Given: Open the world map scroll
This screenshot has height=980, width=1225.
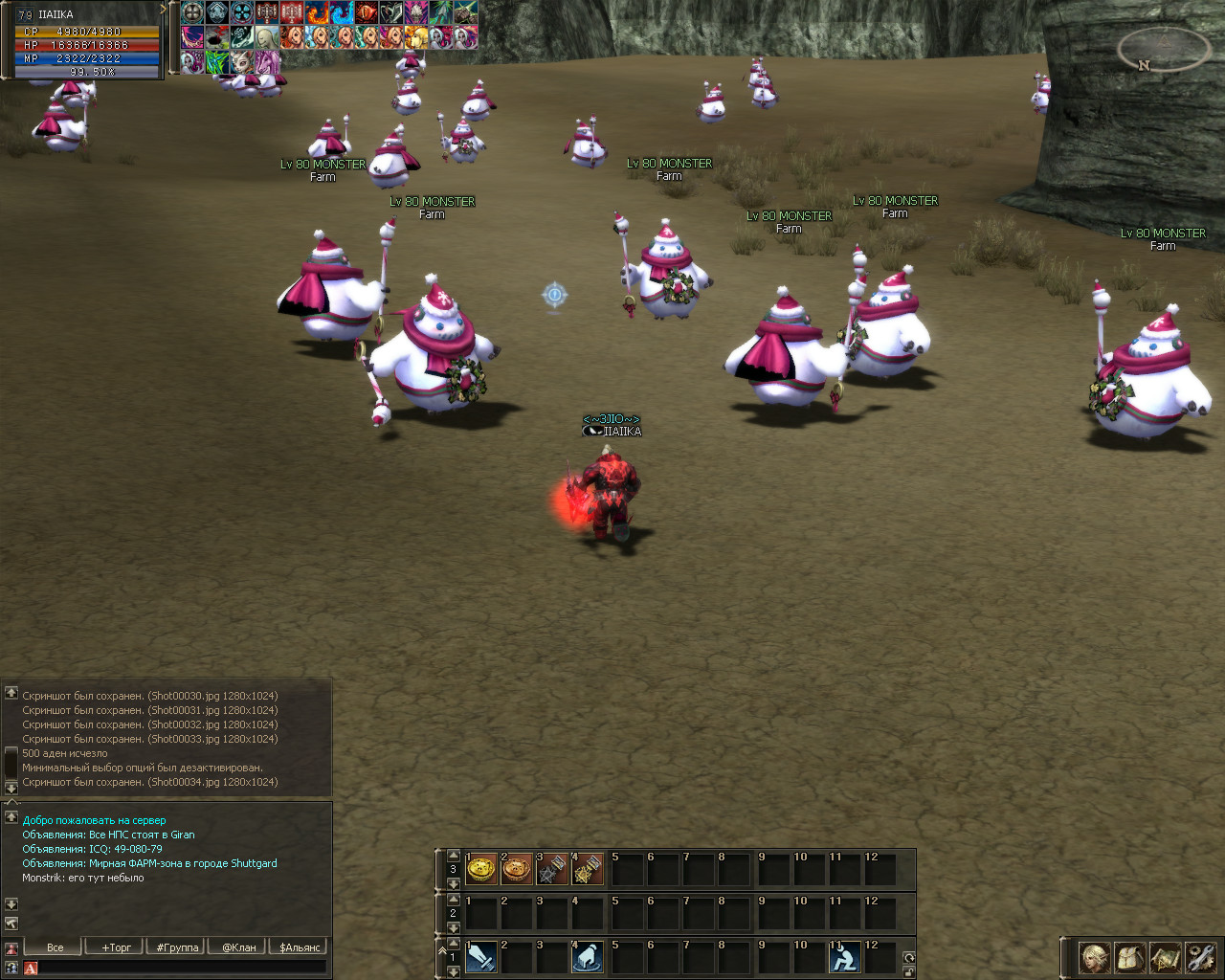Looking at the screenshot, I should click(x=1166, y=957).
